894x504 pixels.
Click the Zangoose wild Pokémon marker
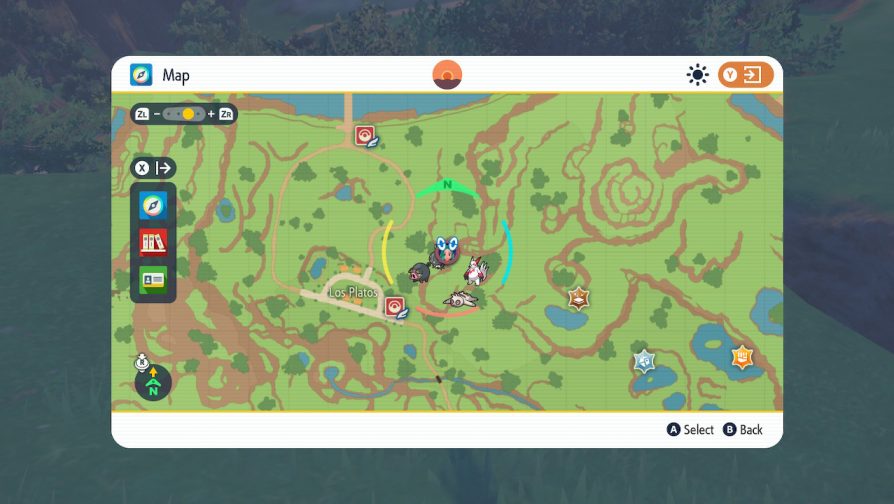[473, 270]
